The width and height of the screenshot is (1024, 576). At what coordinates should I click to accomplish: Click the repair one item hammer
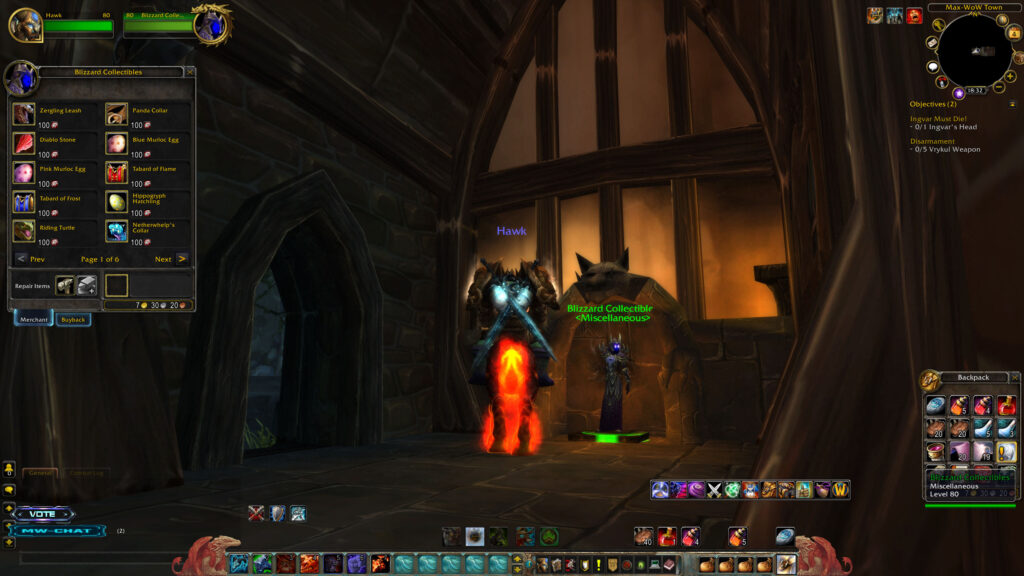point(65,285)
